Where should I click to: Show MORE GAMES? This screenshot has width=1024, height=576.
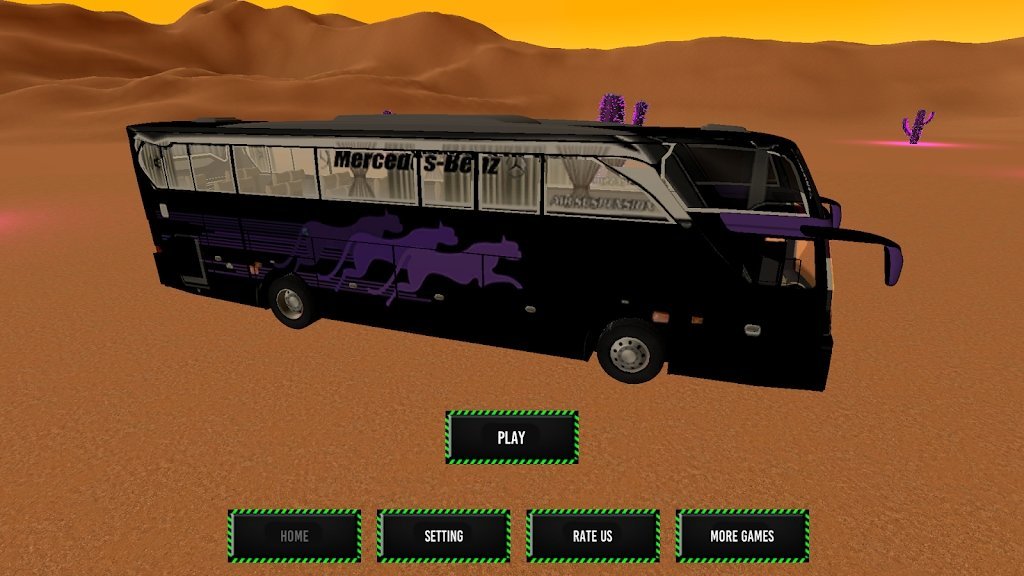[742, 536]
